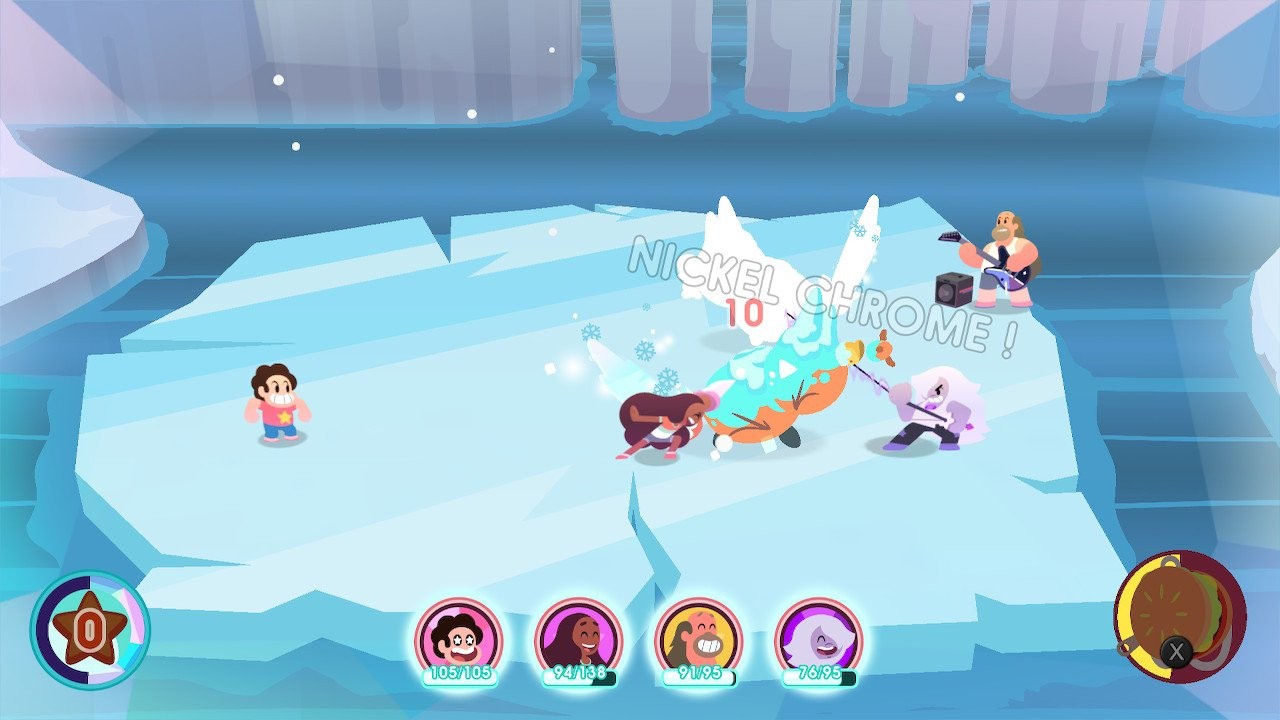Pick Greg's party portrait

coord(698,638)
